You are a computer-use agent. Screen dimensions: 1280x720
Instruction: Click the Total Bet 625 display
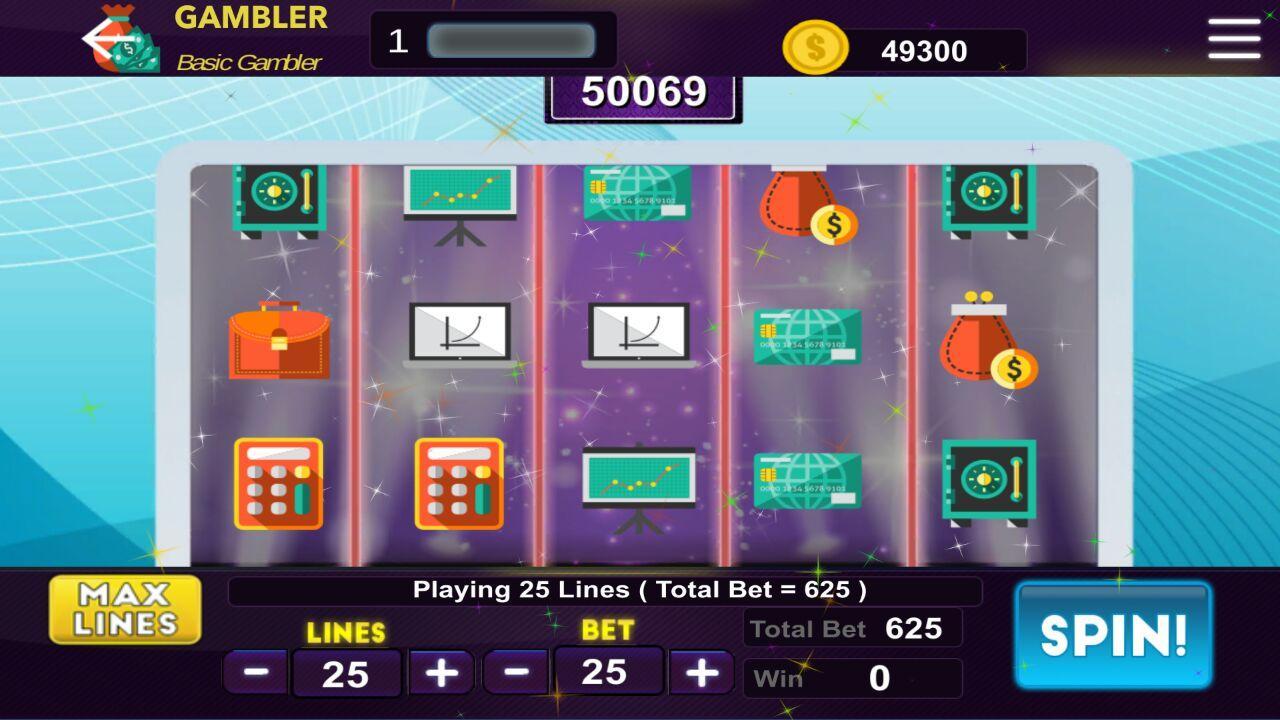852,629
